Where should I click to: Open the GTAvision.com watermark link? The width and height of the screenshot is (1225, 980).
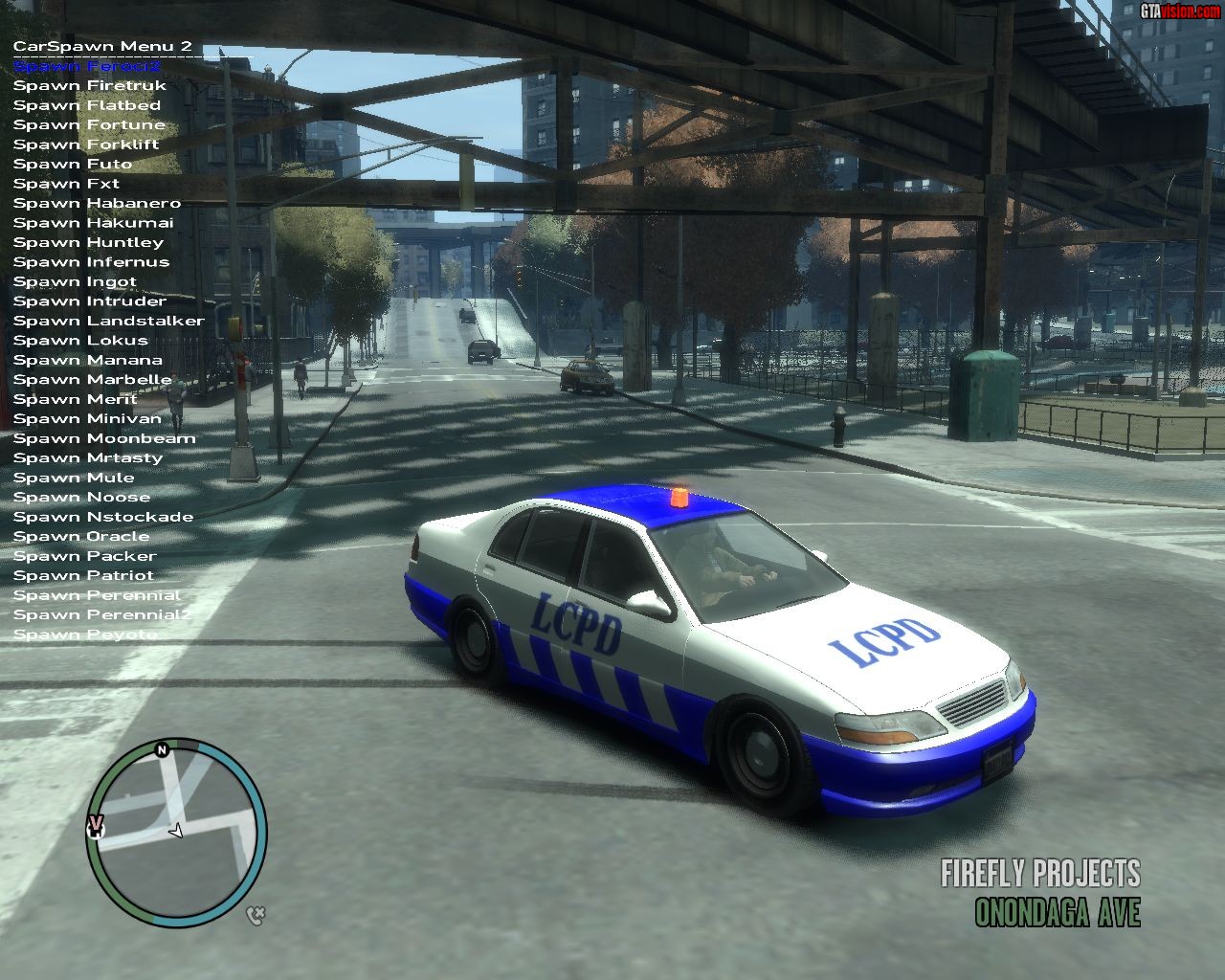tap(1180, 11)
